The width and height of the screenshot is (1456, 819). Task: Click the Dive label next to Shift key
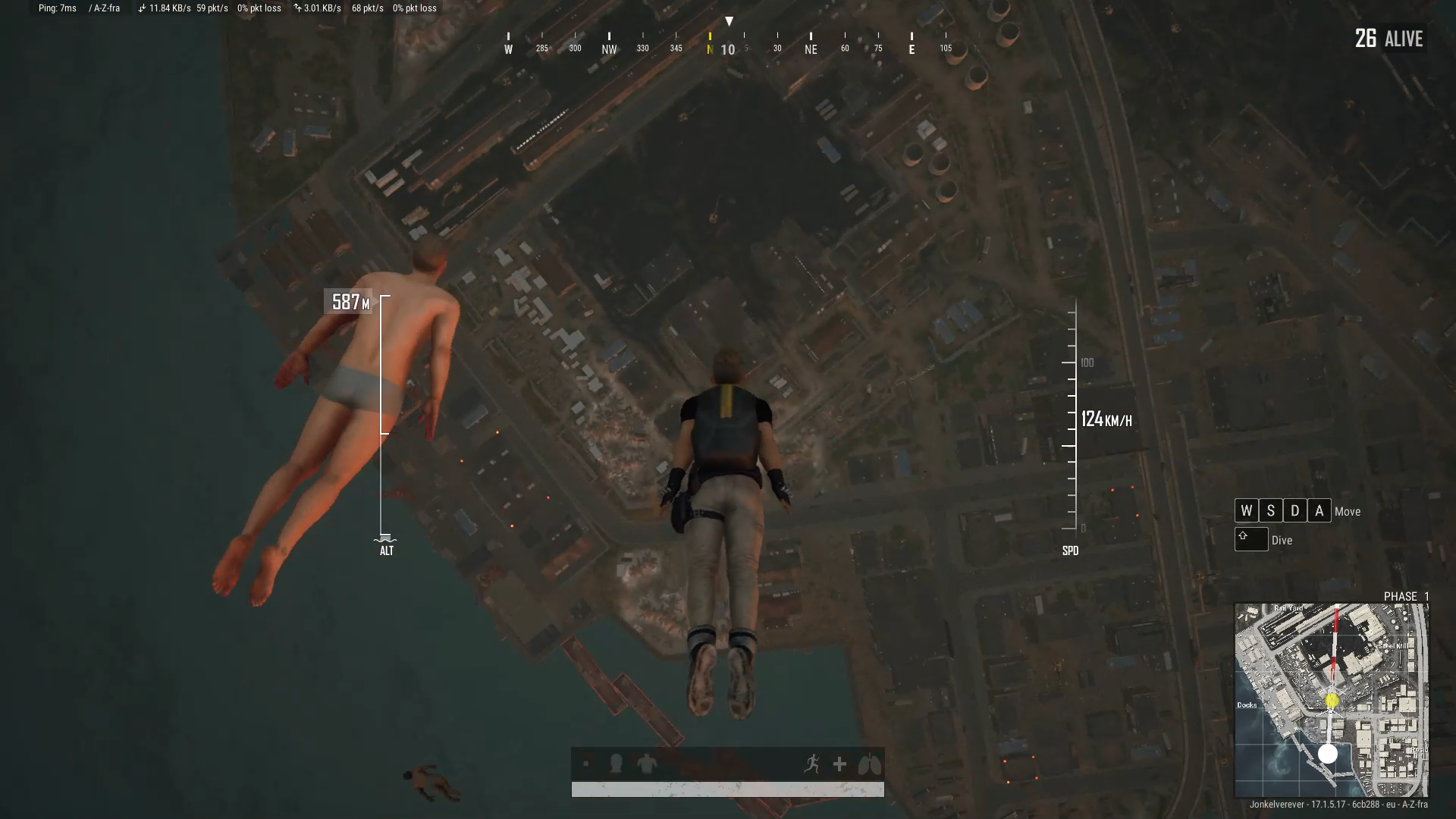point(1281,540)
